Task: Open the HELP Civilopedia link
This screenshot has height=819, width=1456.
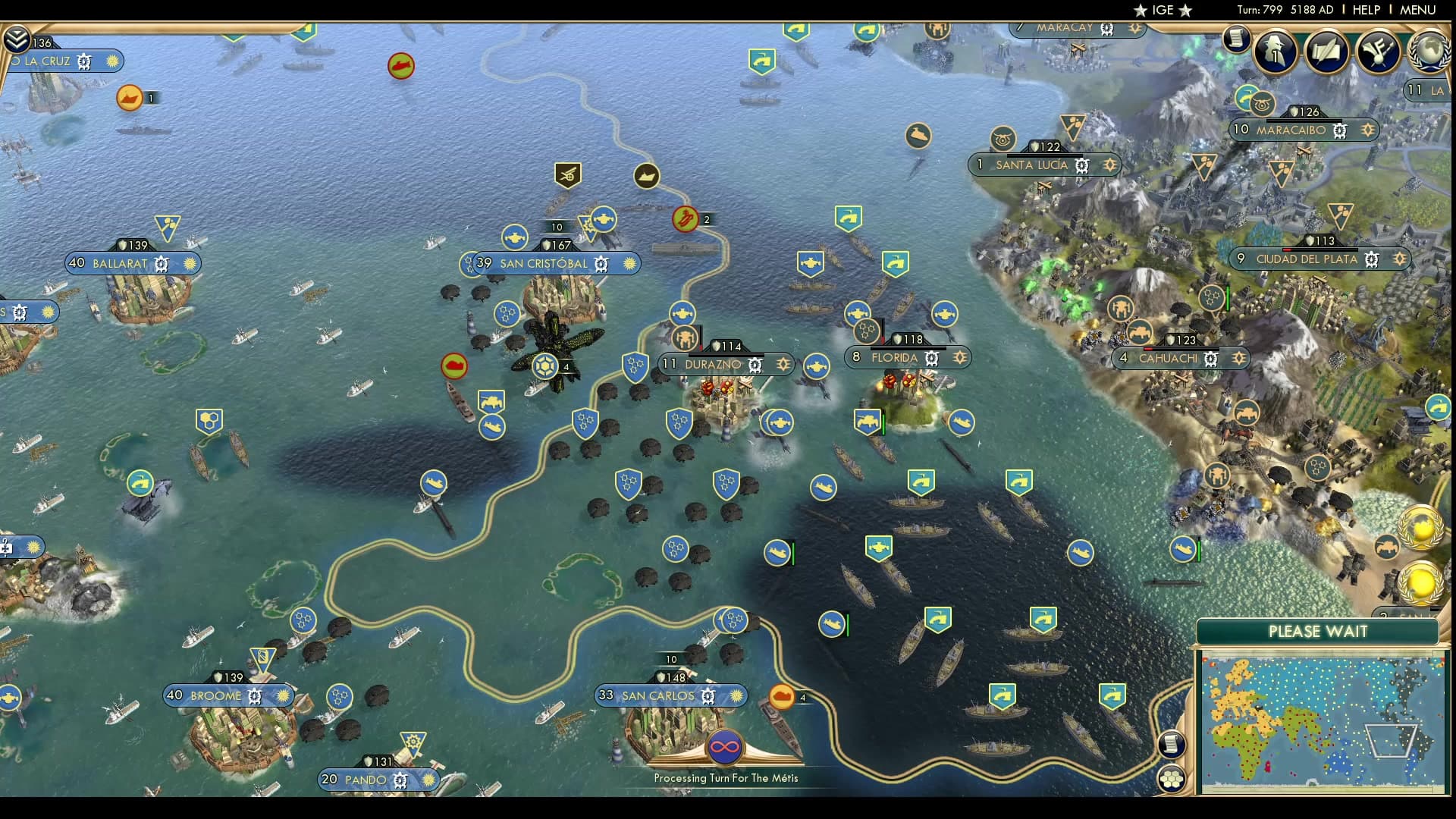Action: click(1366, 10)
